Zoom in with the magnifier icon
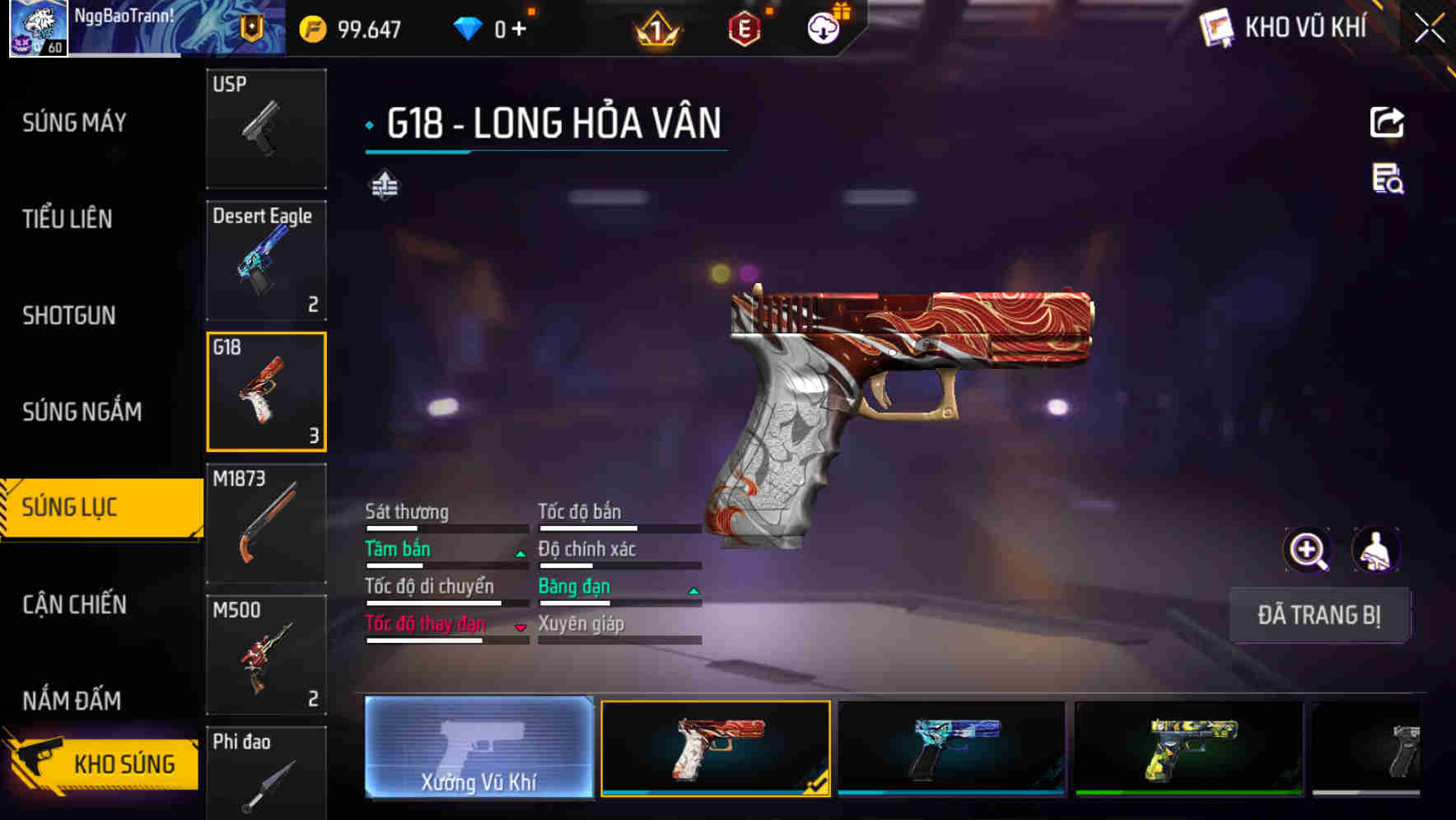This screenshot has height=820, width=1456. (1307, 550)
